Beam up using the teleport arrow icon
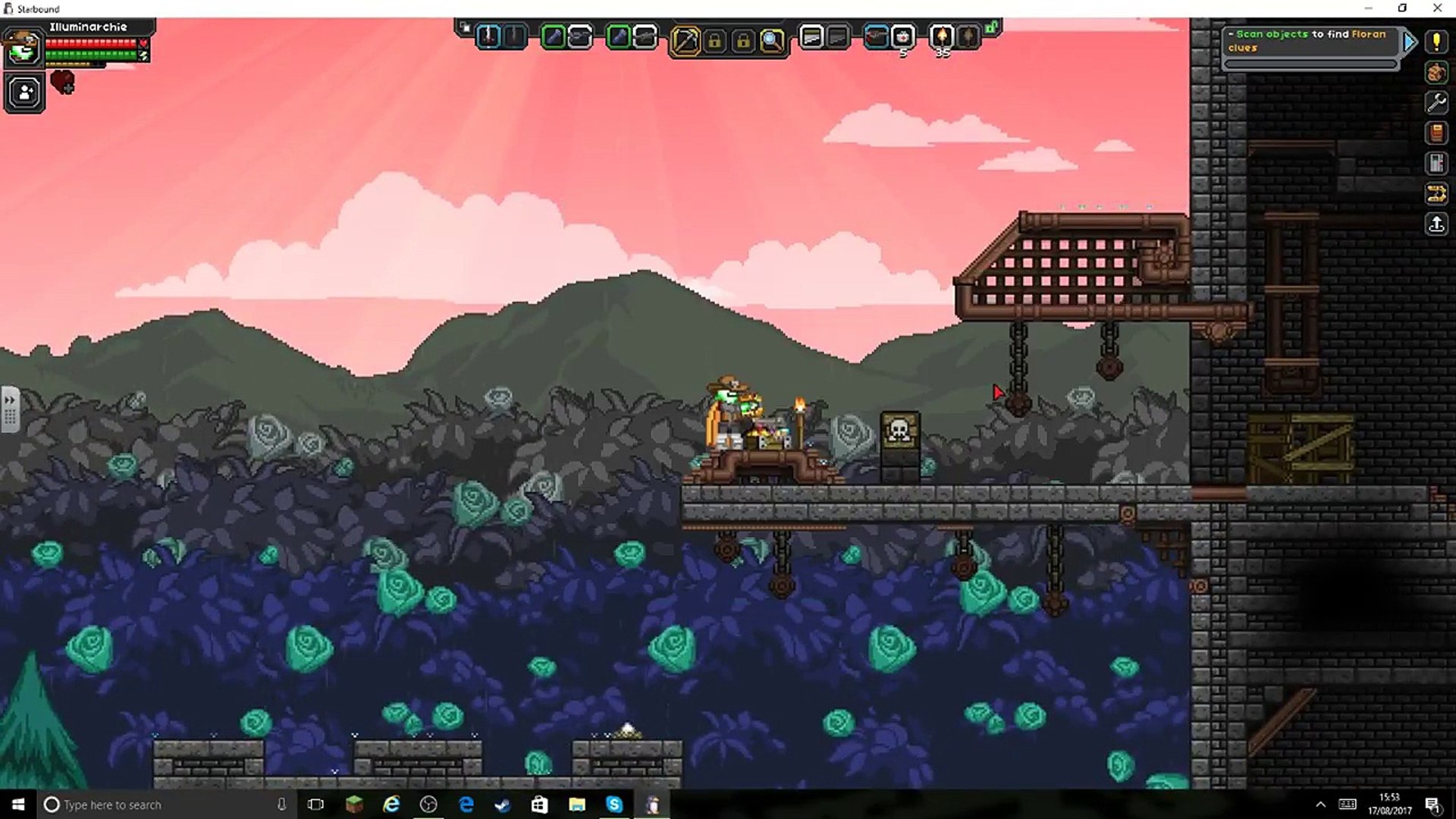Screen dimensions: 1456x819 point(1436,224)
